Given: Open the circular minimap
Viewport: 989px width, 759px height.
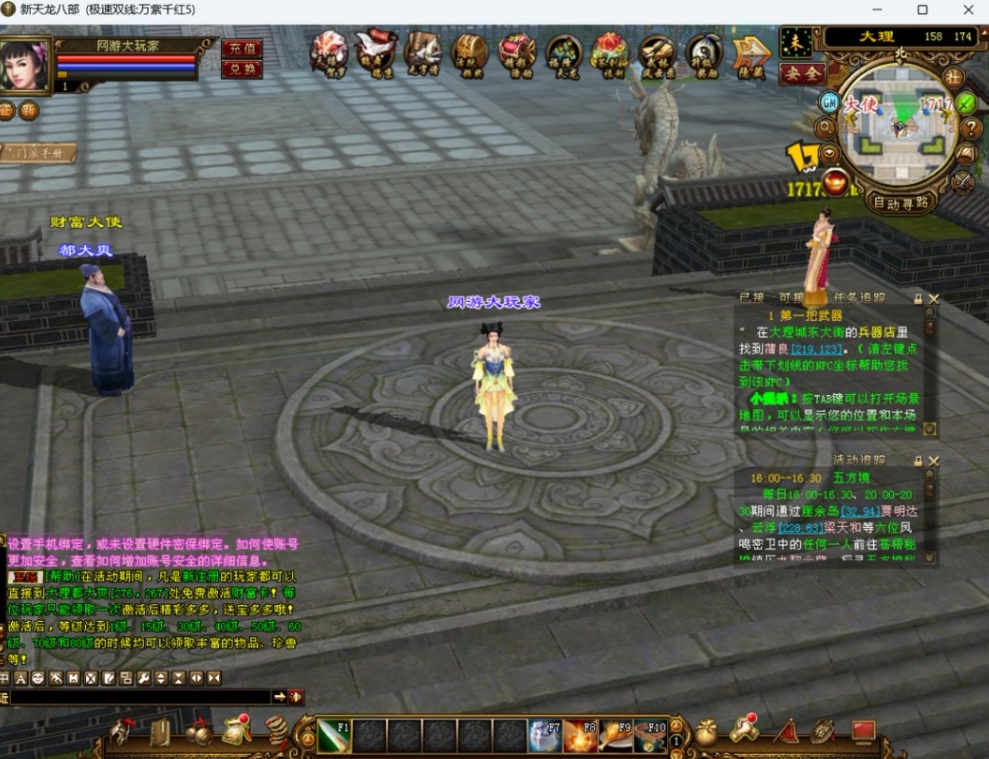Looking at the screenshot, I should [898, 125].
